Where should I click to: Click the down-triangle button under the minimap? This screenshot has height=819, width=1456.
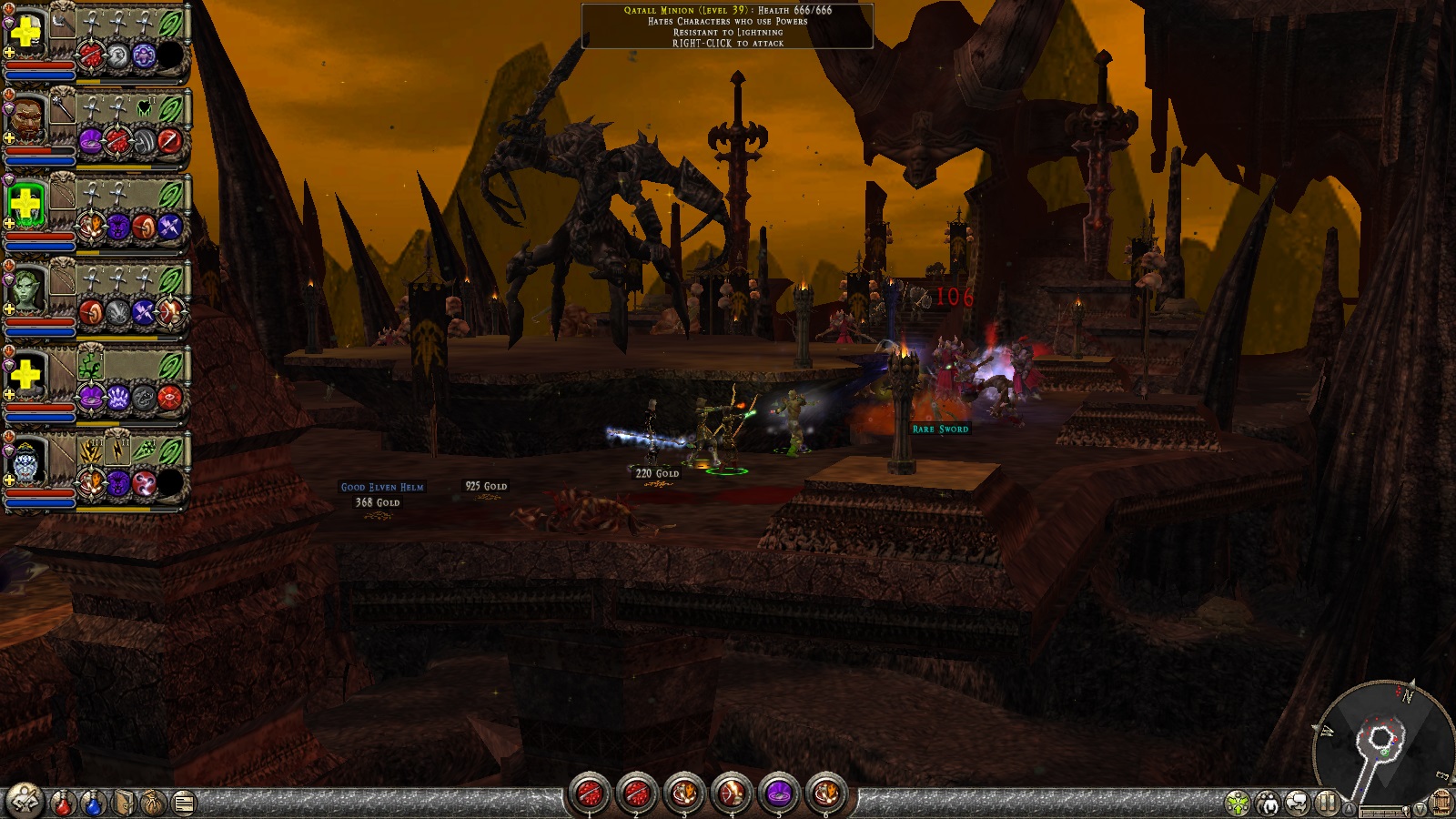click(x=1419, y=809)
